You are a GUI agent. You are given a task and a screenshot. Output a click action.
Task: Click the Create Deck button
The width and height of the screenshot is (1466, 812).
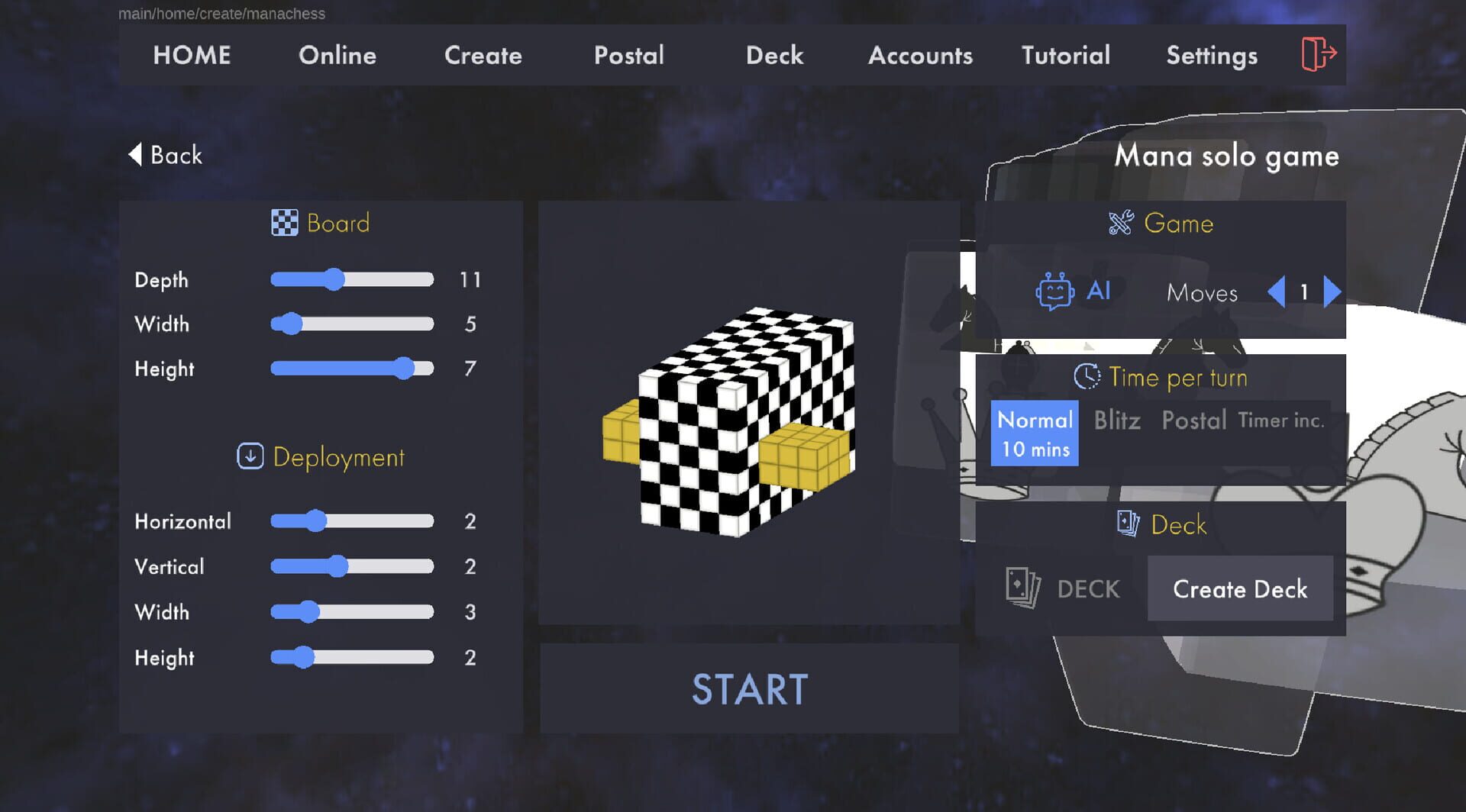[x=1240, y=588]
